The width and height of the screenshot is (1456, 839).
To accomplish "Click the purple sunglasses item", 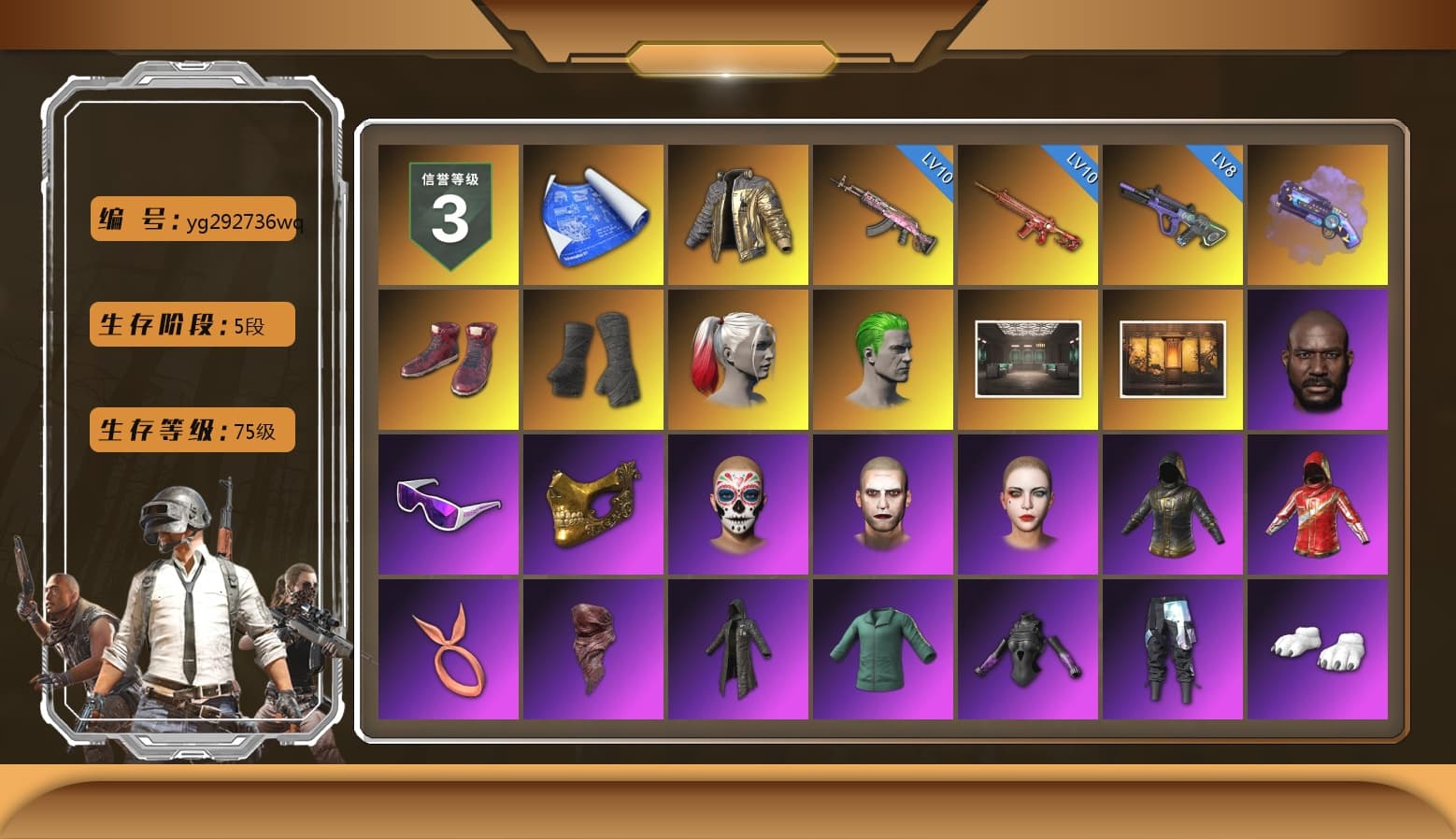I will click(447, 505).
